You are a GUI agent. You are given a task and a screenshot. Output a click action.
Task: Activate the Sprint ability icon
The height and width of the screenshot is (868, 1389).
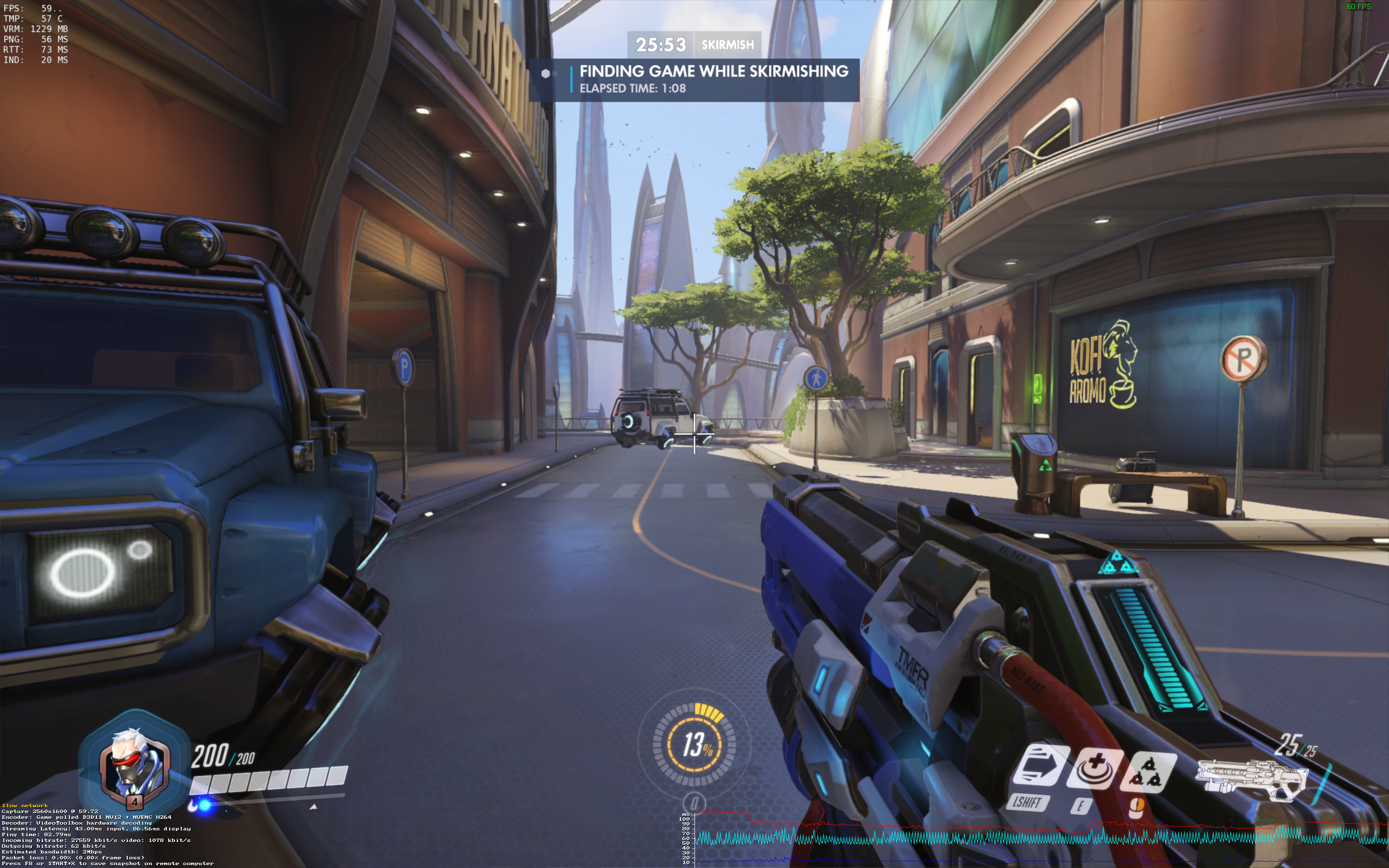point(1040,766)
